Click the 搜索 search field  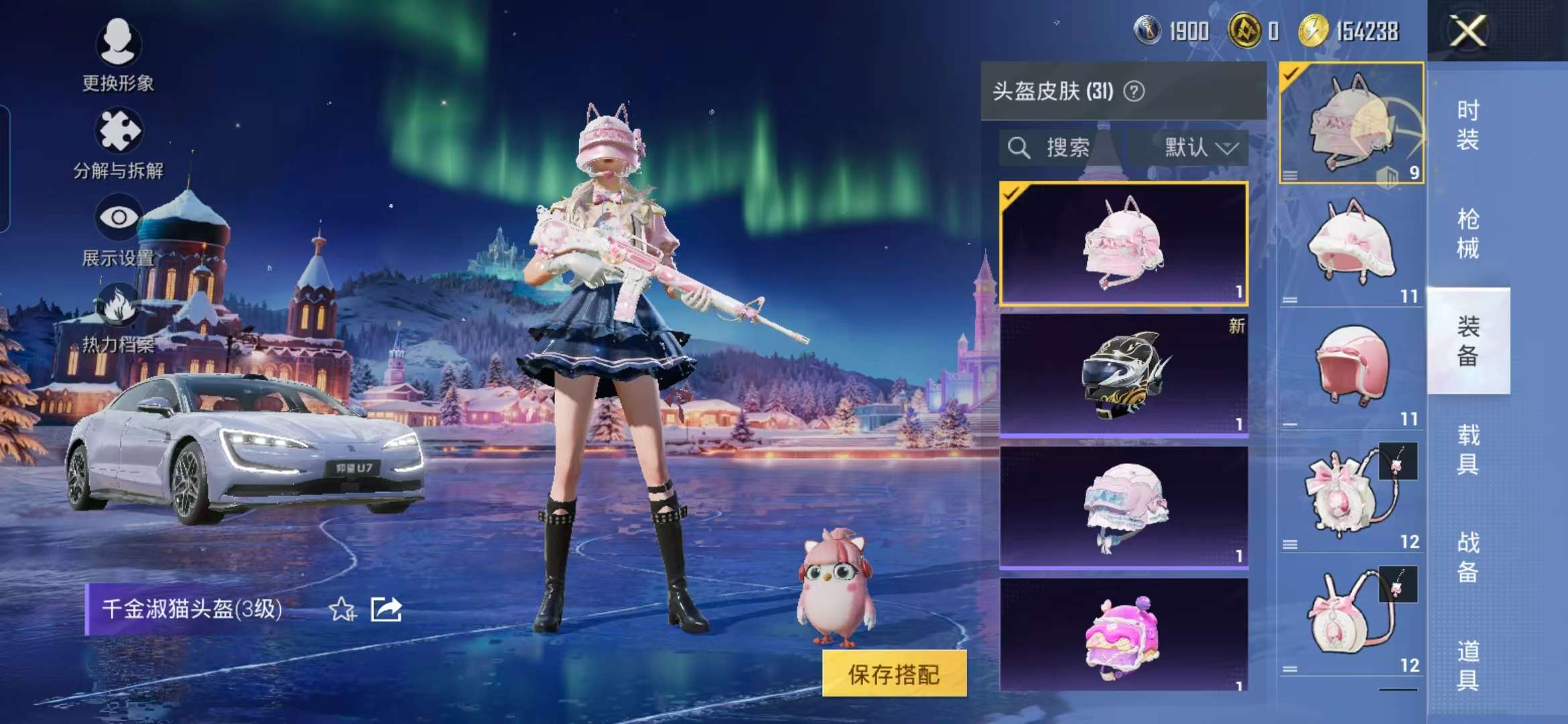click(x=1072, y=147)
